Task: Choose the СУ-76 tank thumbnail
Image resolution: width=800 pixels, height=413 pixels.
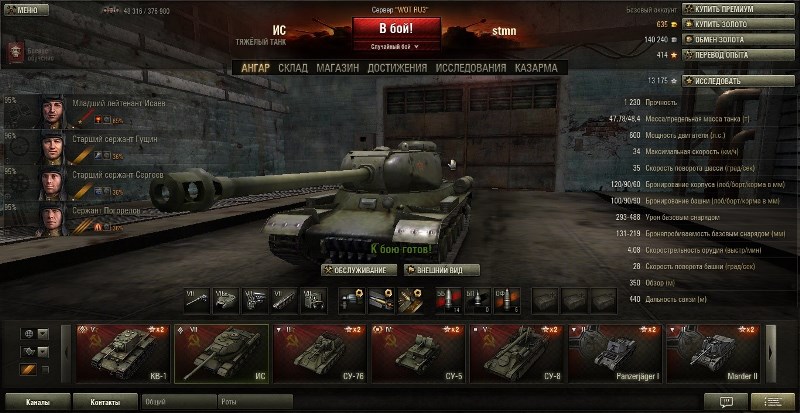Action: pos(316,353)
